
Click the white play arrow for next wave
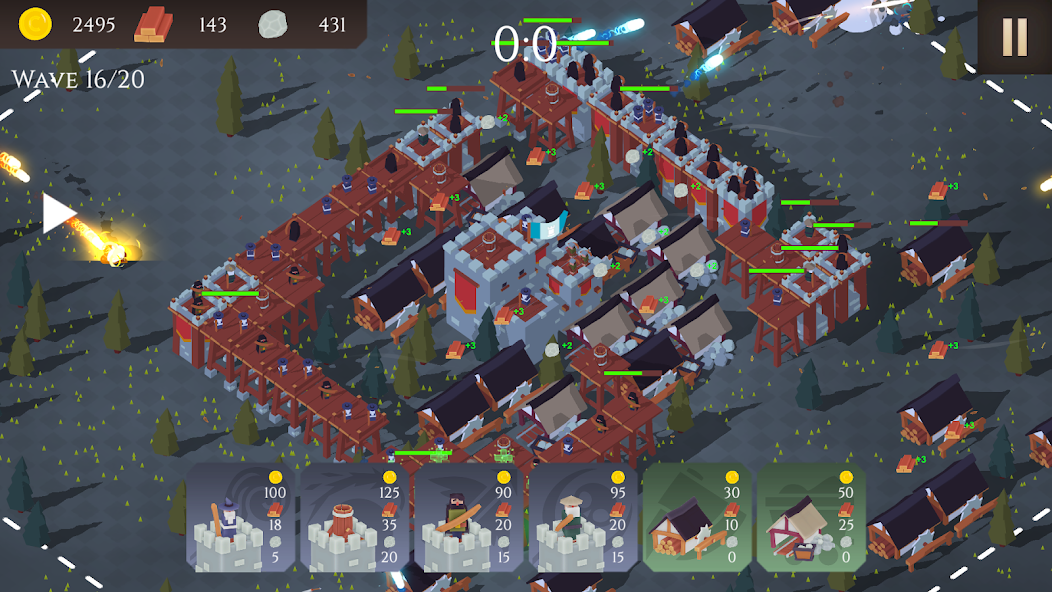58,213
